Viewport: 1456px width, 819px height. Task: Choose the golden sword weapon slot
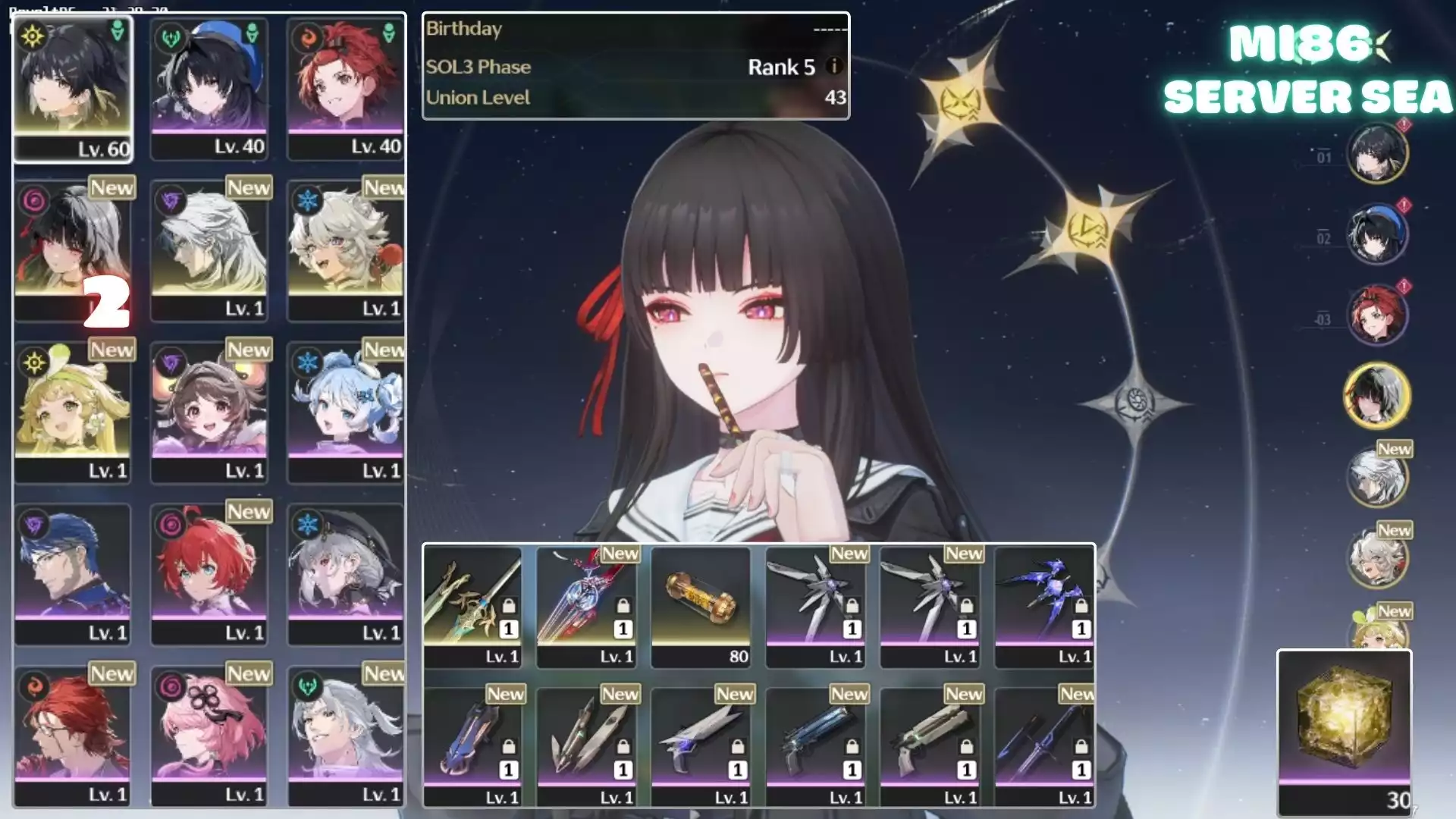pos(472,607)
